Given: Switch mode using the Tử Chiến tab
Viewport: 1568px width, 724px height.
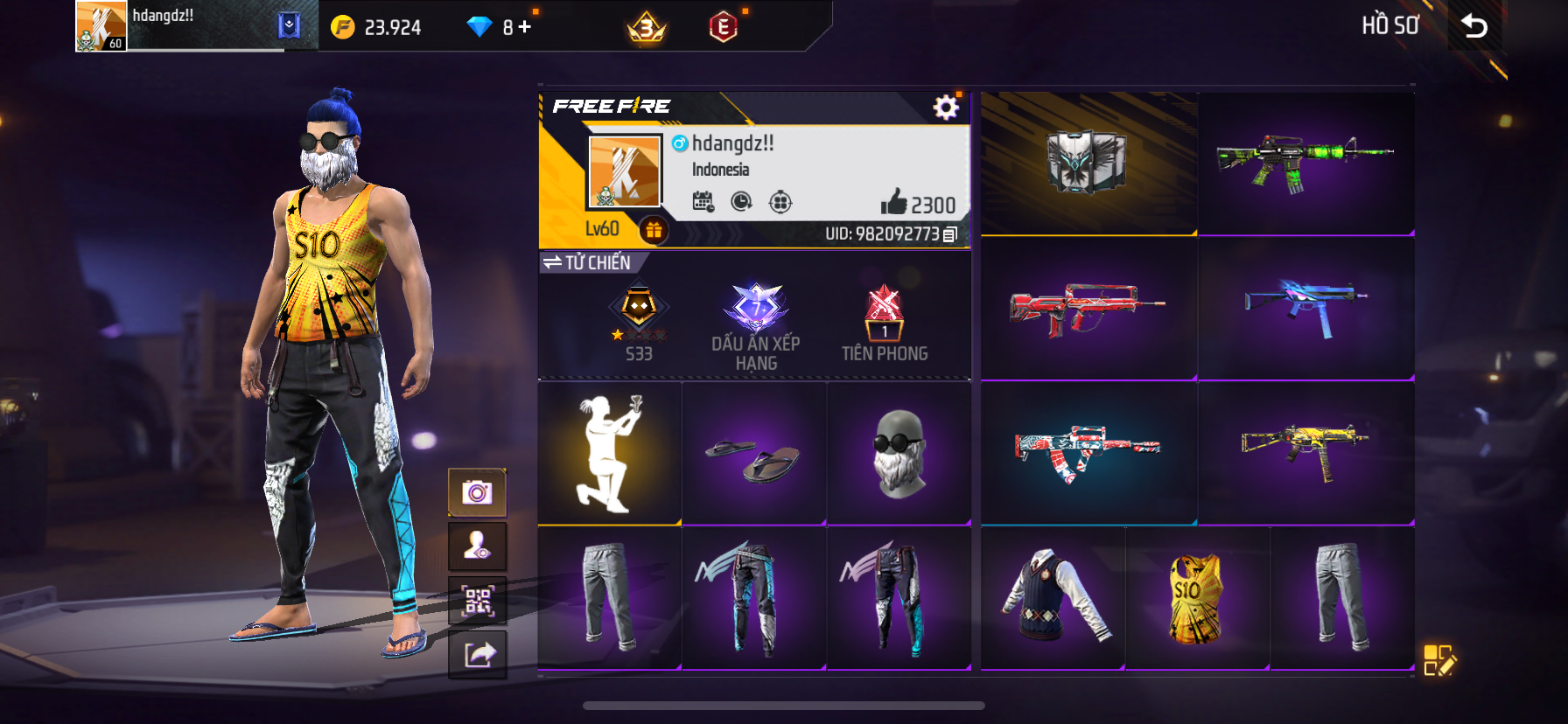Looking at the screenshot, I should tap(588, 262).
